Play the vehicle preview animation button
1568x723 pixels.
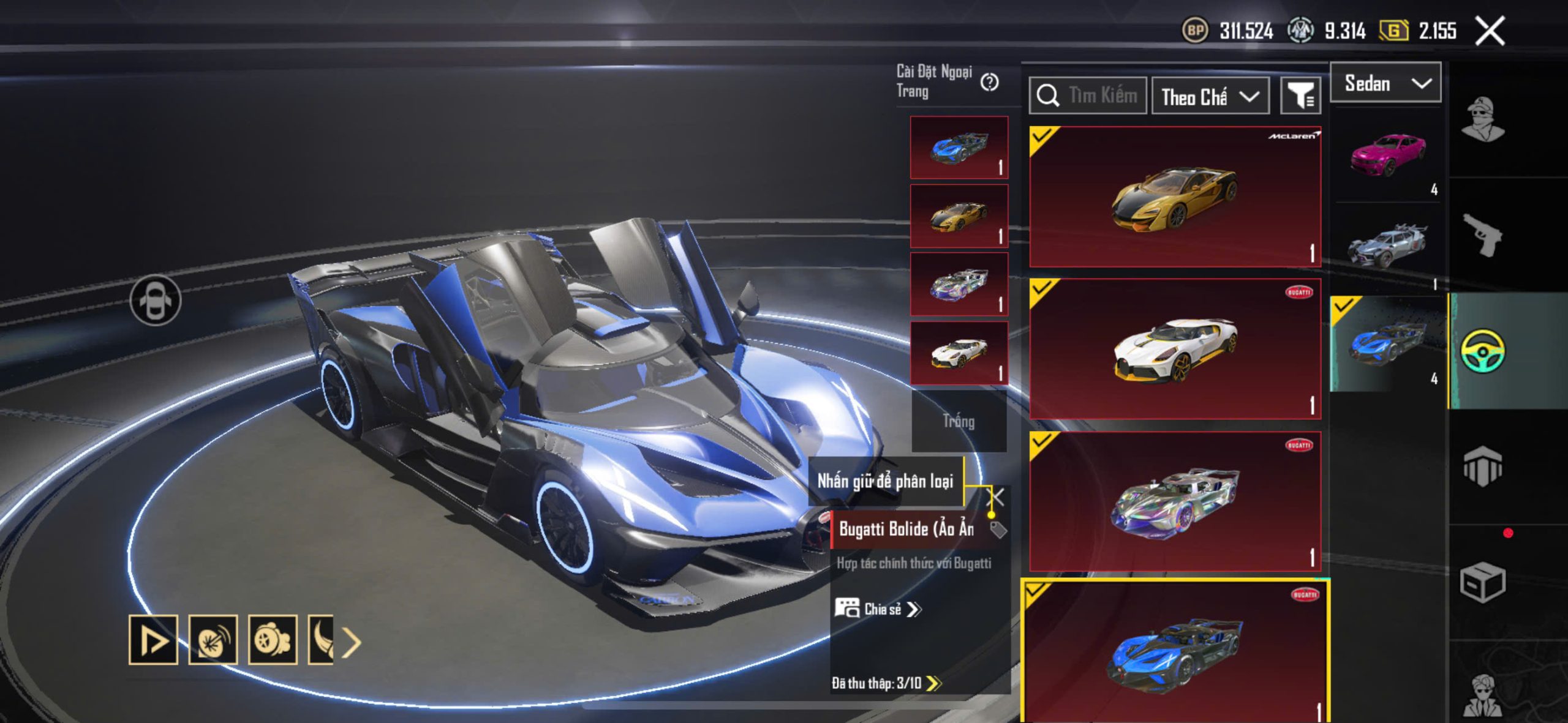[153, 640]
